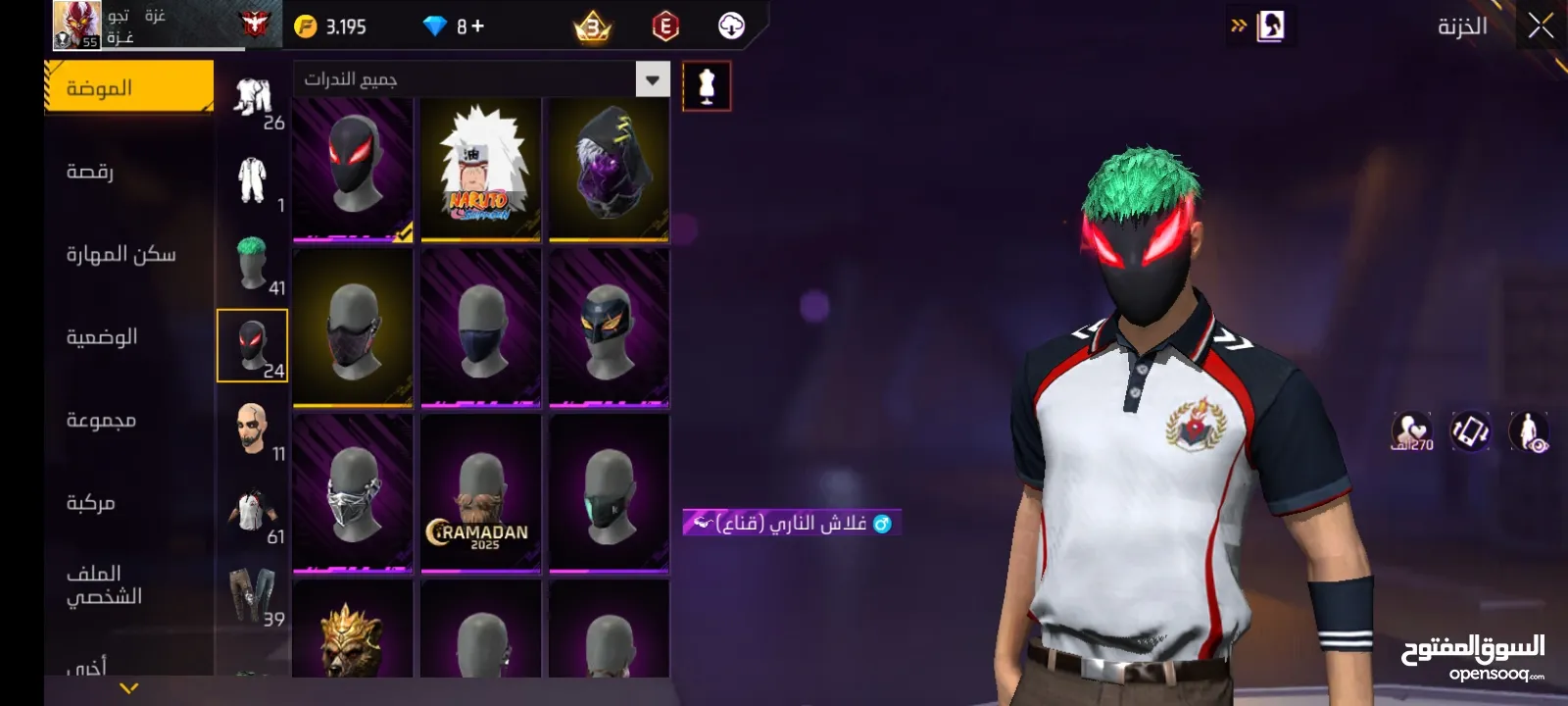Open the Booyah Pass card icon near الخزنة
This screenshot has height=706, width=1568.
pos(1271,25)
